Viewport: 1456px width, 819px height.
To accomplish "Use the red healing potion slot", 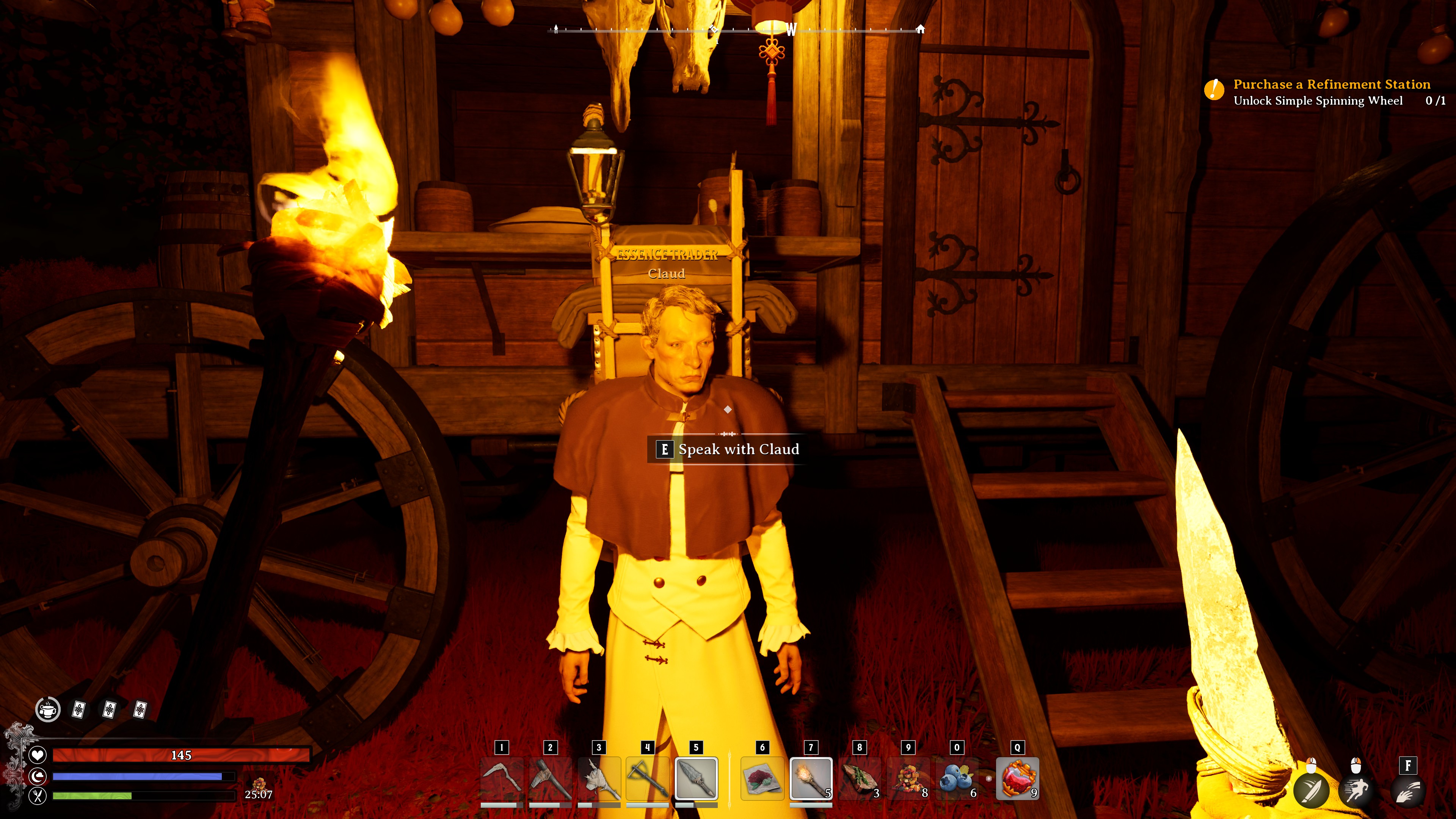I will point(1017,780).
